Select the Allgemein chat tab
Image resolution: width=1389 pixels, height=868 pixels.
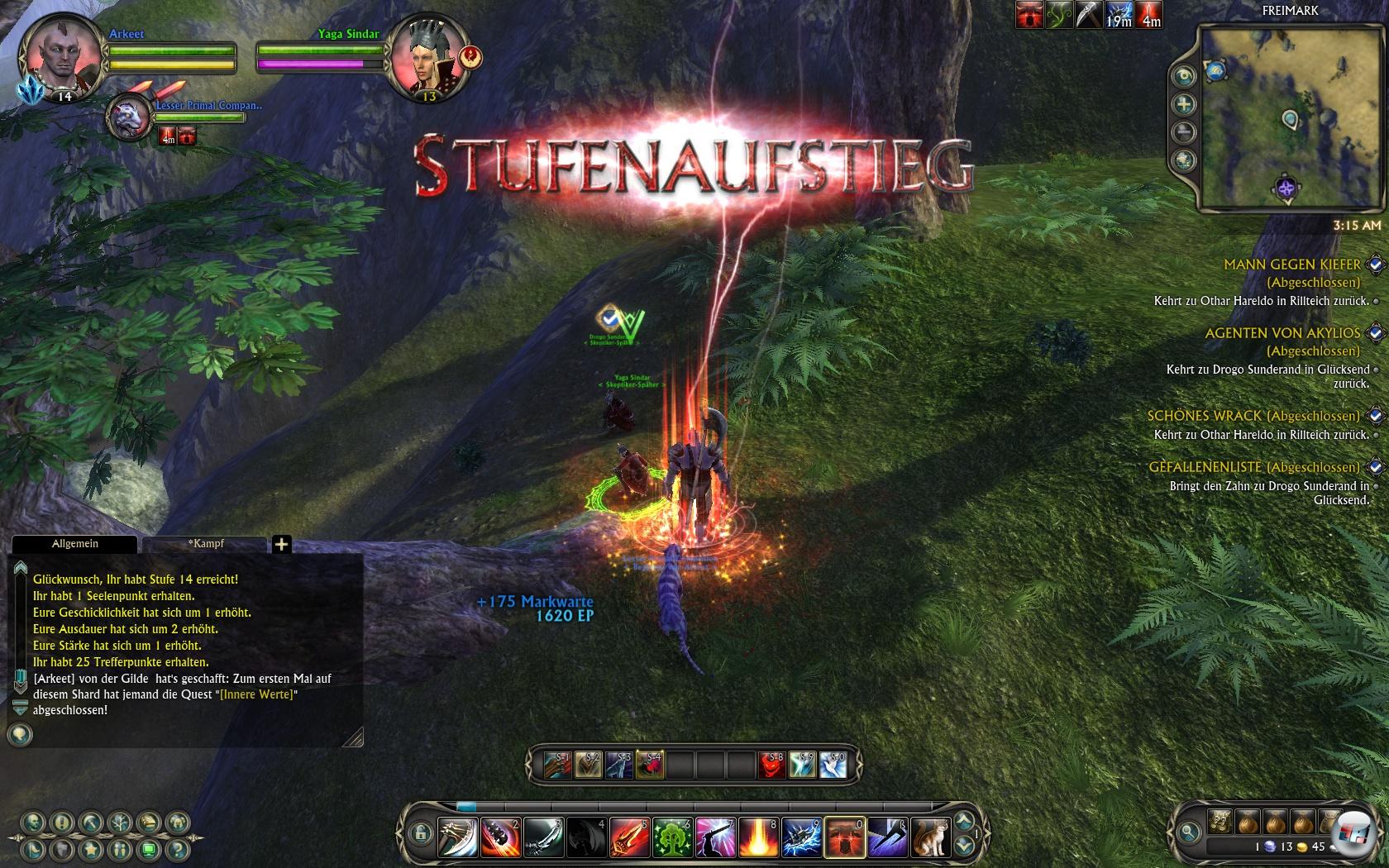(x=75, y=544)
